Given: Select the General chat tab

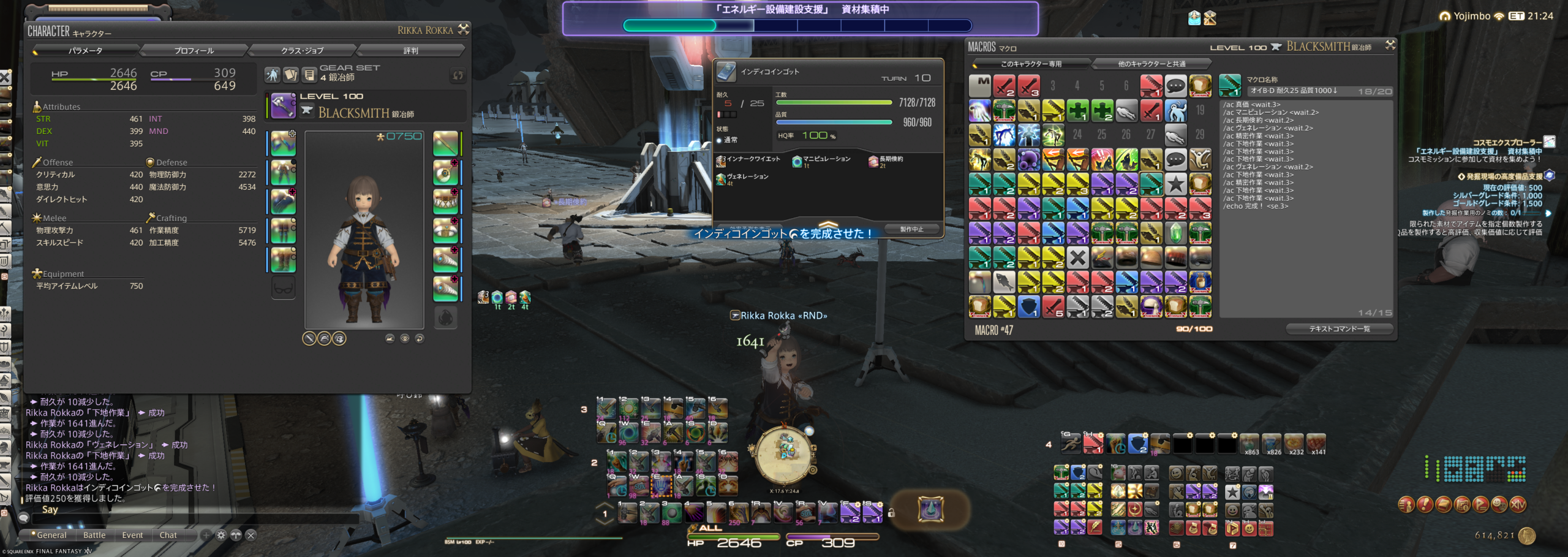Looking at the screenshot, I should coord(51,535).
